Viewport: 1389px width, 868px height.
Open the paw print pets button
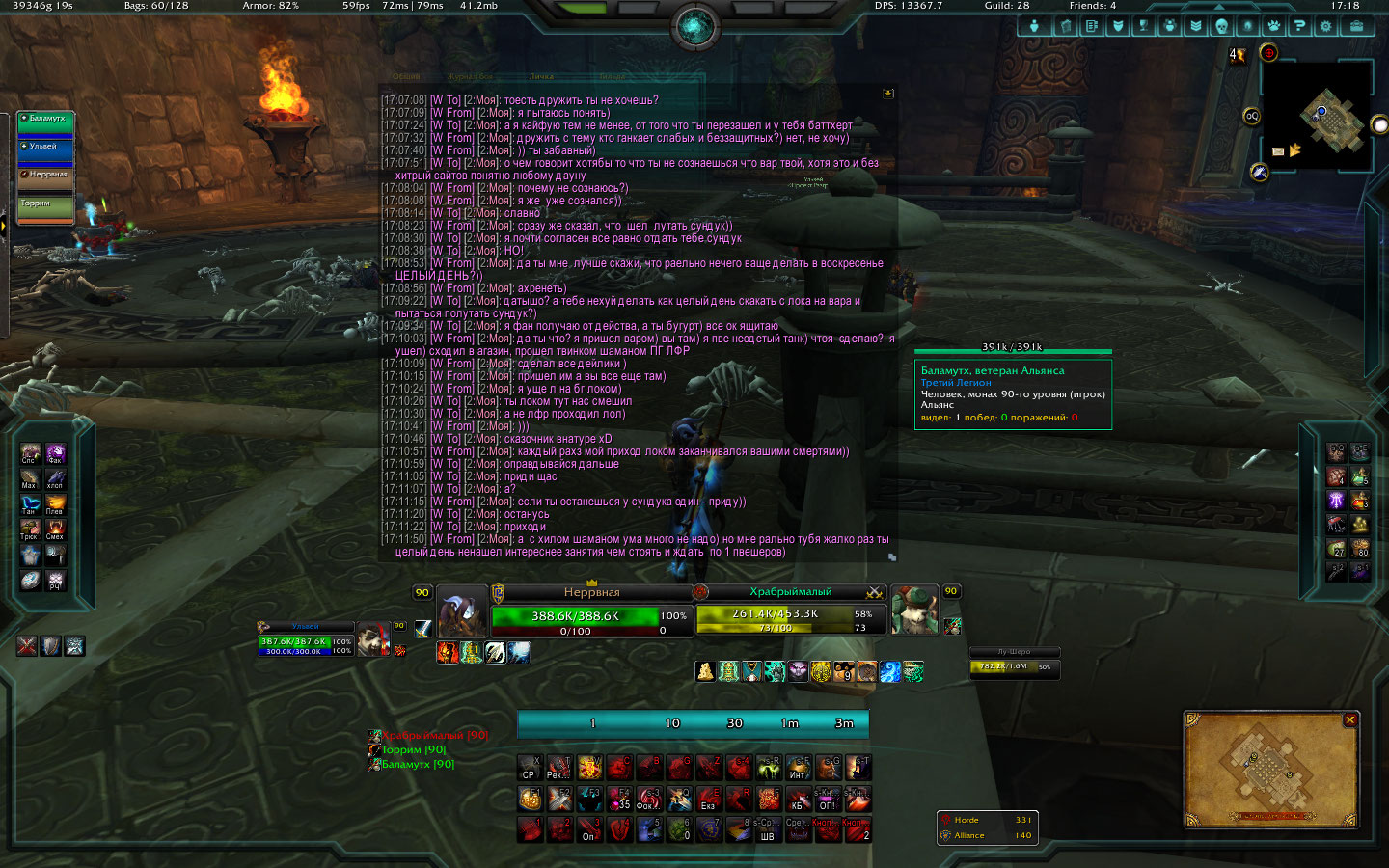pyautogui.click(x=1273, y=26)
